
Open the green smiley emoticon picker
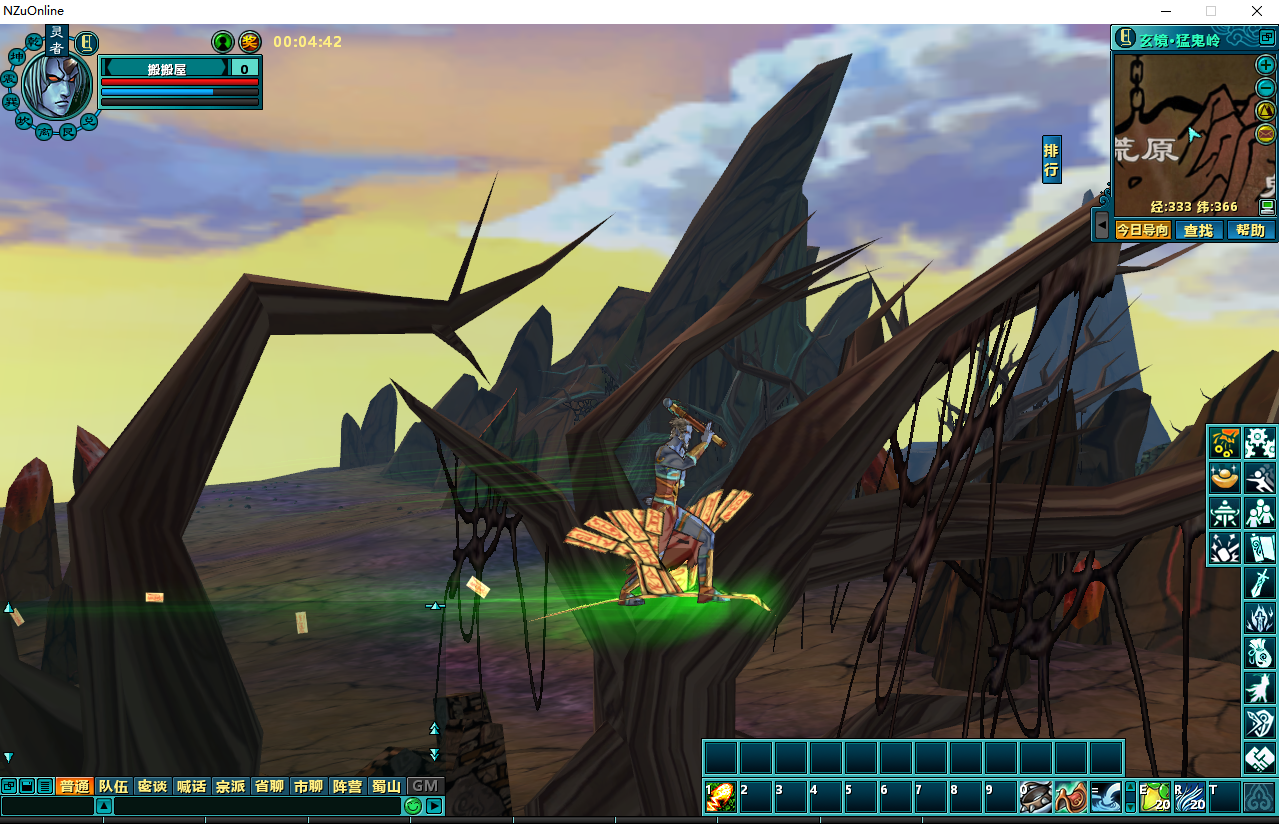tap(413, 806)
